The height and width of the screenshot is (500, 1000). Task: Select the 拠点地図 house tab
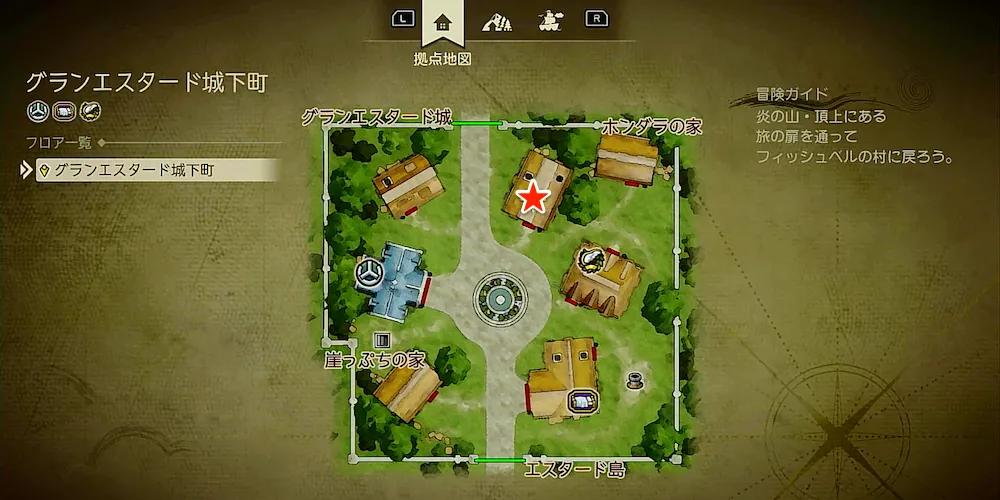[x=442, y=20]
